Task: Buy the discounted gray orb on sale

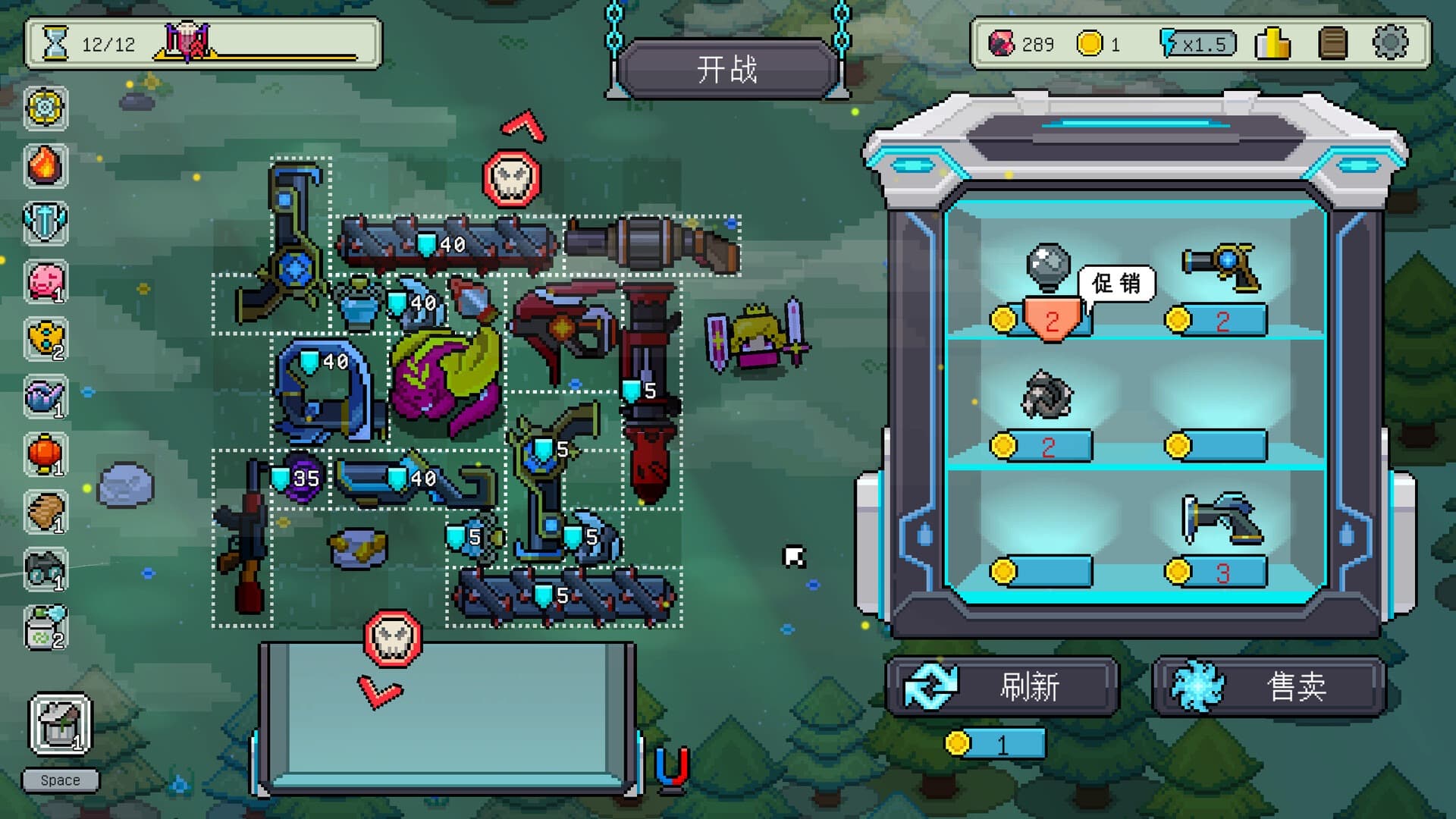Action: pos(1048,267)
